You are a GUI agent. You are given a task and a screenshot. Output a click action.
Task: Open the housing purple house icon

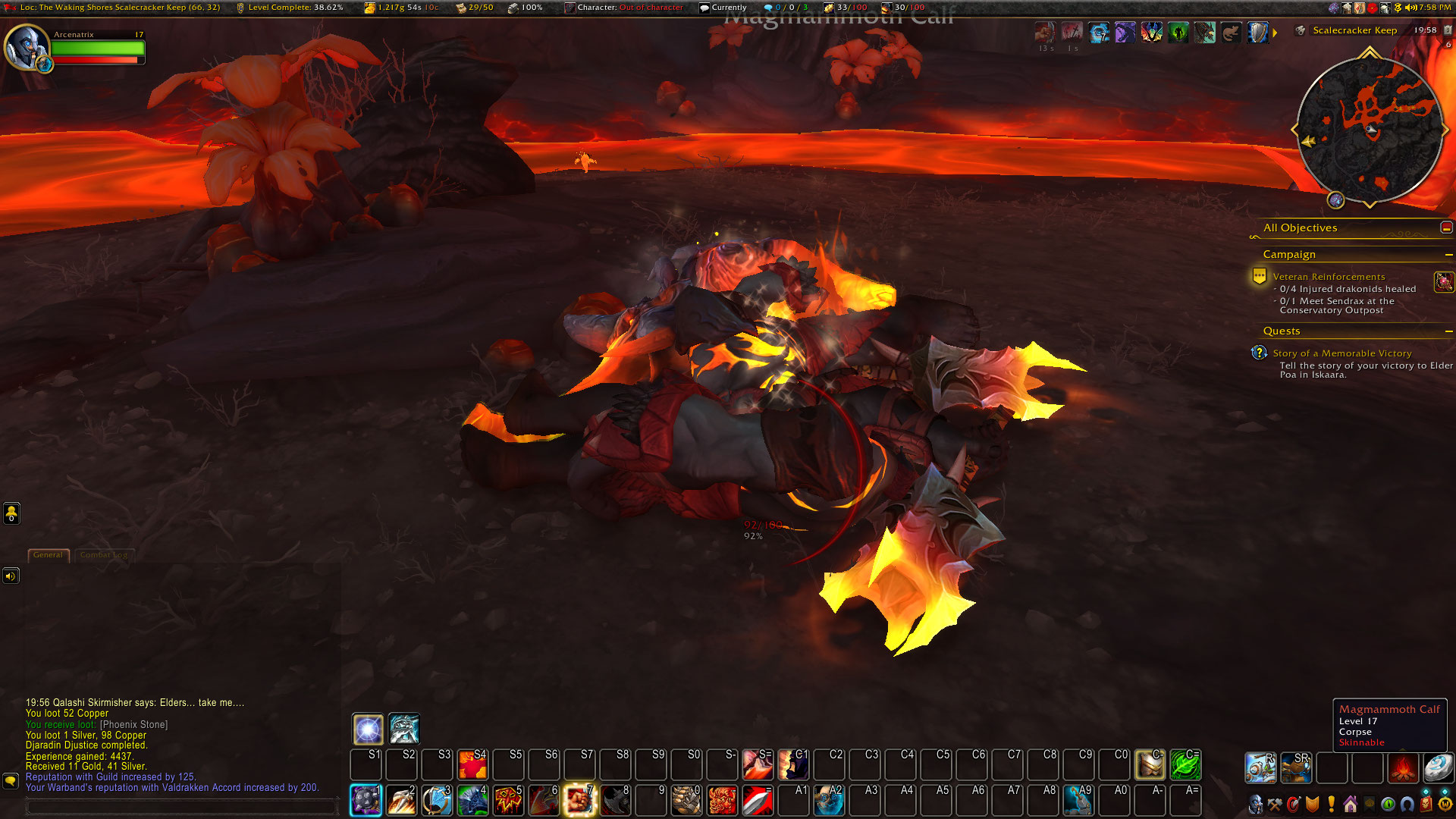(x=1350, y=804)
